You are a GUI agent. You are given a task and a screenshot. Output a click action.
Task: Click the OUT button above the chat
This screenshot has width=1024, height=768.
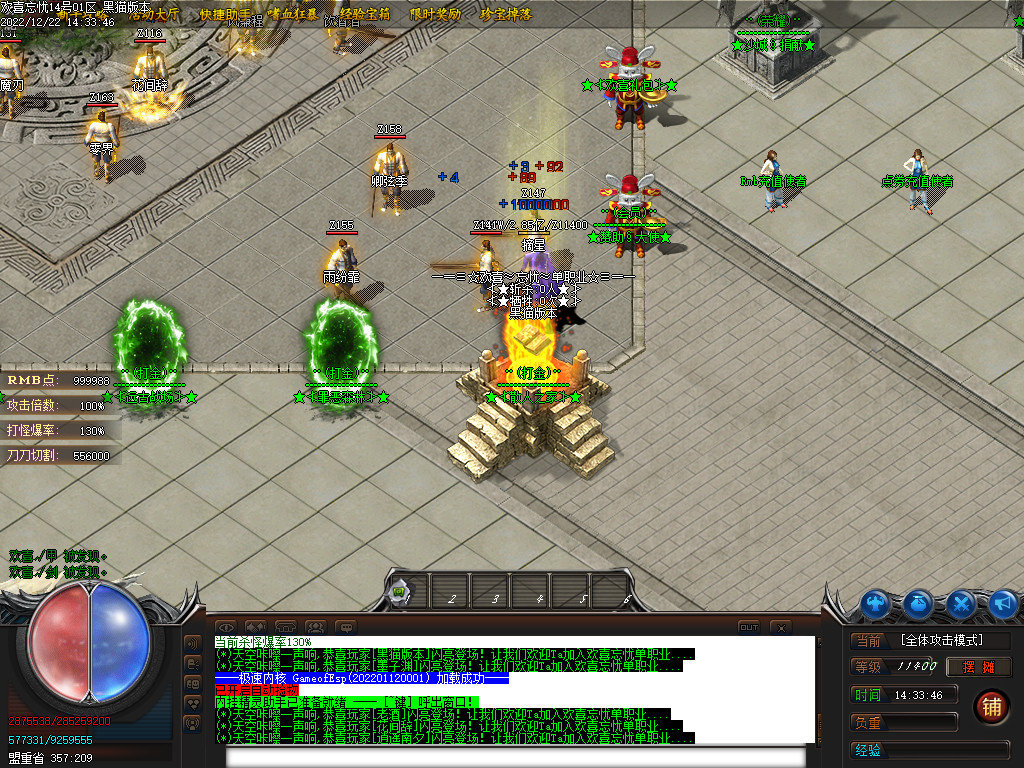748,627
